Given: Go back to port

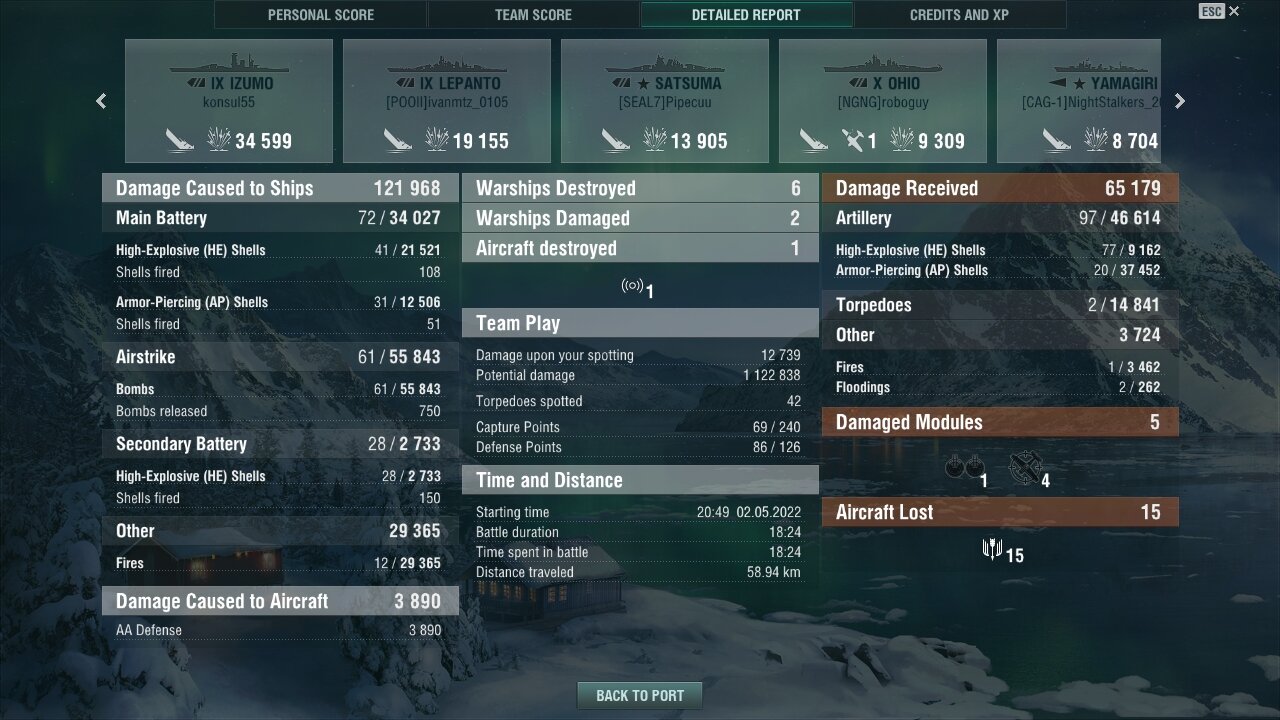Looking at the screenshot, I should pyautogui.click(x=640, y=696).
